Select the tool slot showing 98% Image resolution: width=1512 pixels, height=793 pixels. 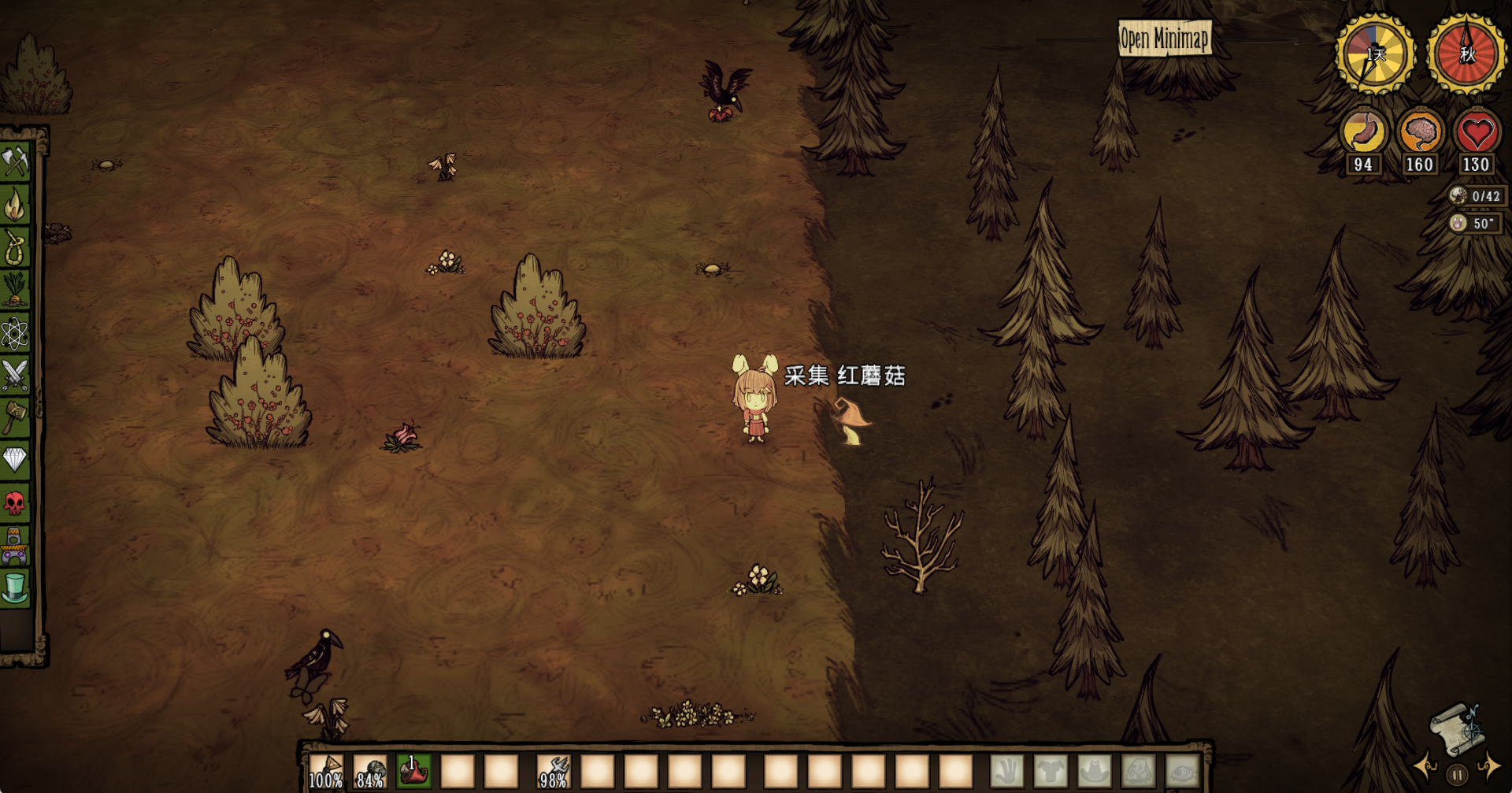coord(554,772)
